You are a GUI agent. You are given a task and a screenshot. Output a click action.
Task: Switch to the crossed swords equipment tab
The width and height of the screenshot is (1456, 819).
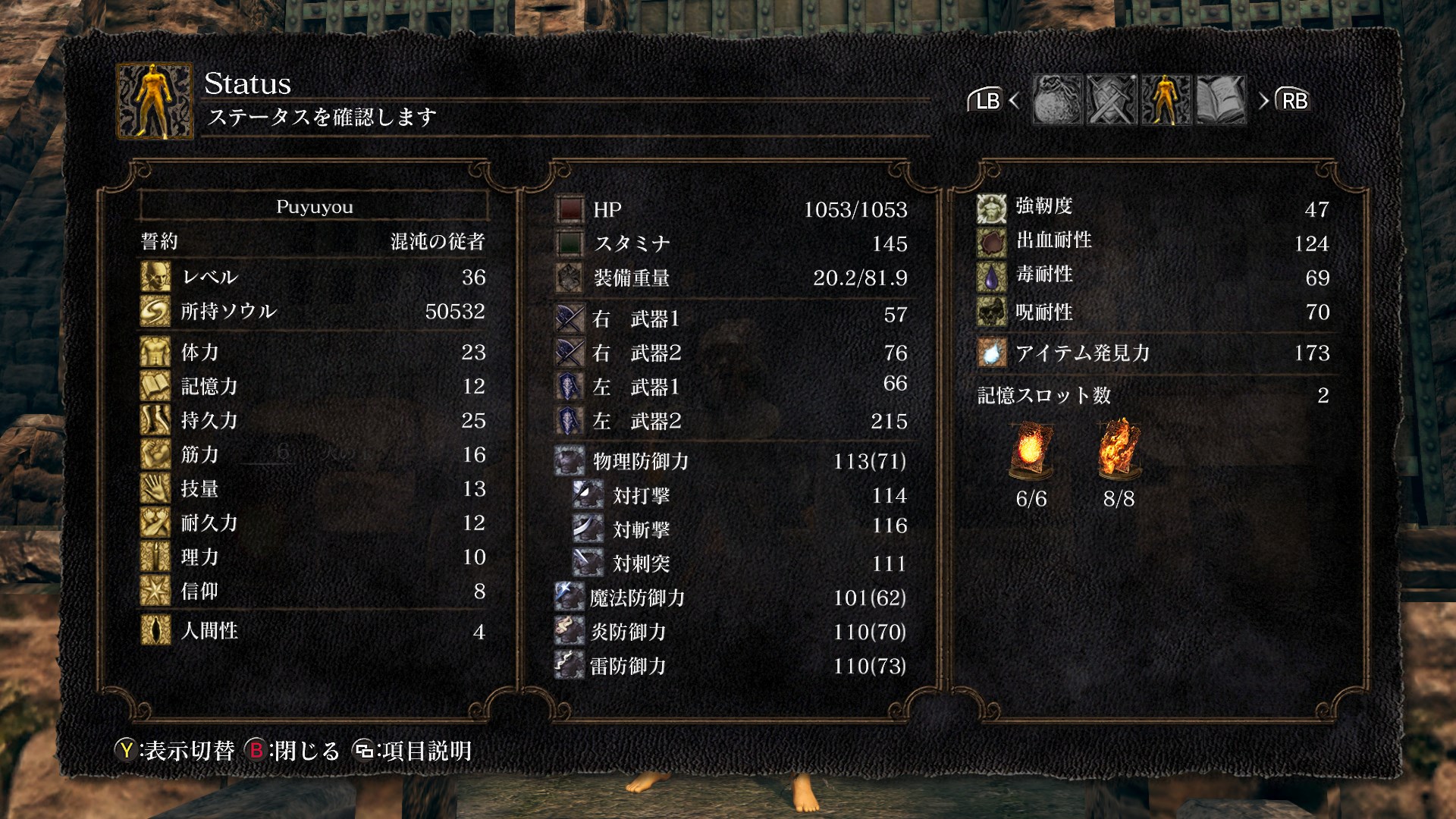pos(1112,100)
